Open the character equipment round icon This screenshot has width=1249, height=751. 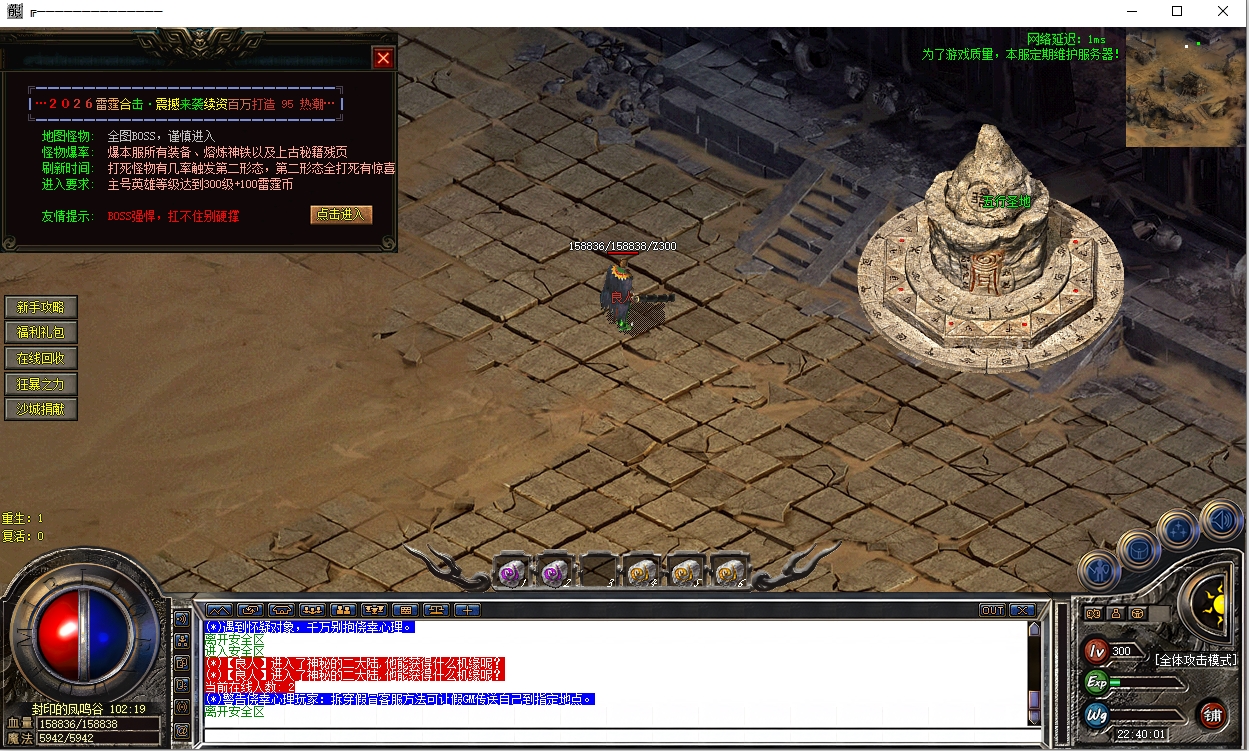pos(1097,571)
